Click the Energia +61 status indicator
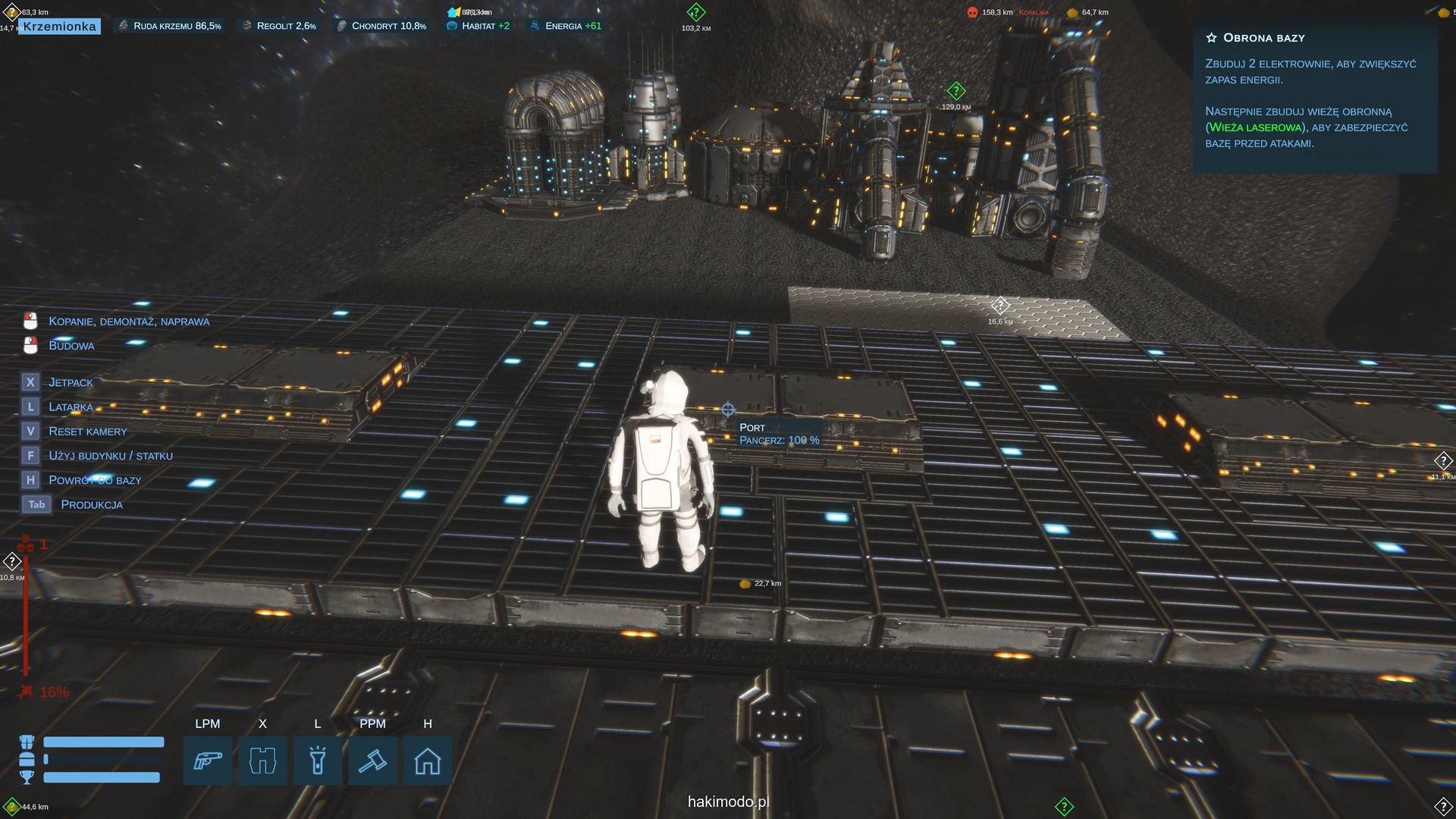 [566, 26]
